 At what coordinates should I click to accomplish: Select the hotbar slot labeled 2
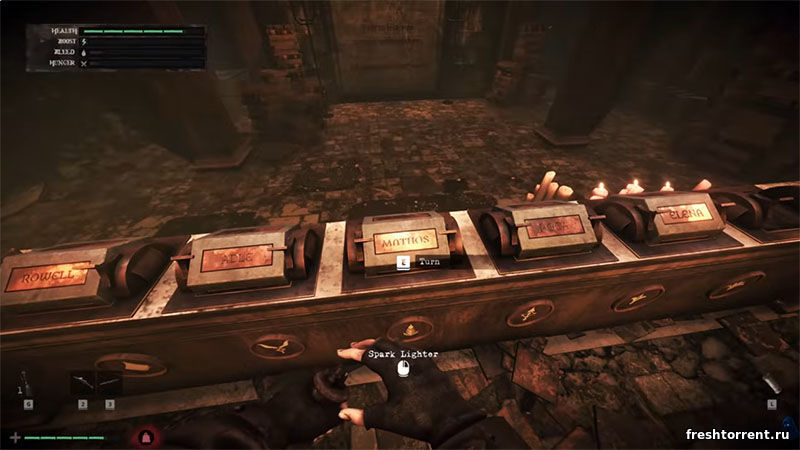pyautogui.click(x=82, y=384)
